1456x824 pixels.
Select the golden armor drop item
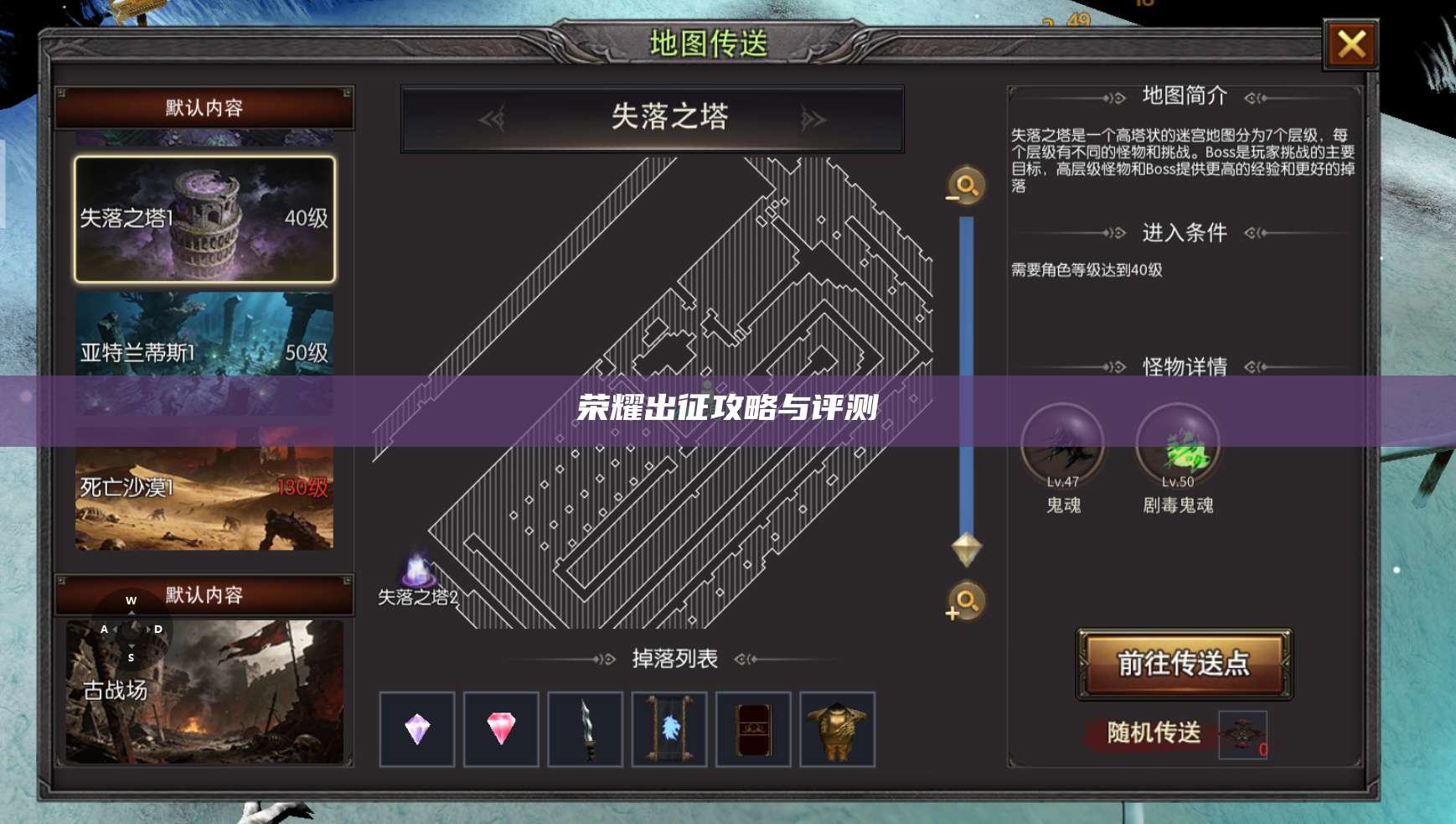click(x=837, y=728)
